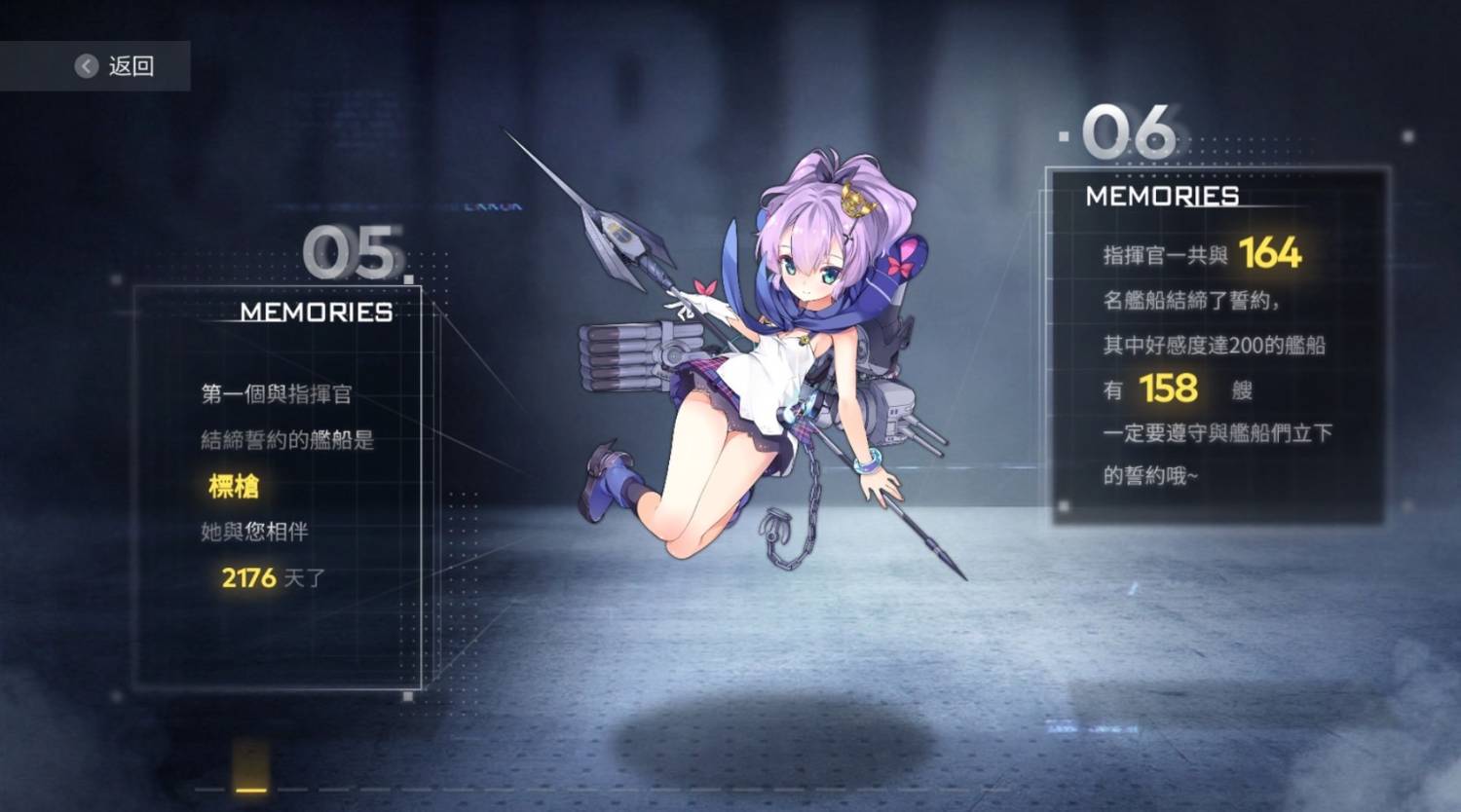Switch to the MEMORIES heading on the right card
Image resolution: width=1461 pixels, height=812 pixels.
coord(1161,197)
